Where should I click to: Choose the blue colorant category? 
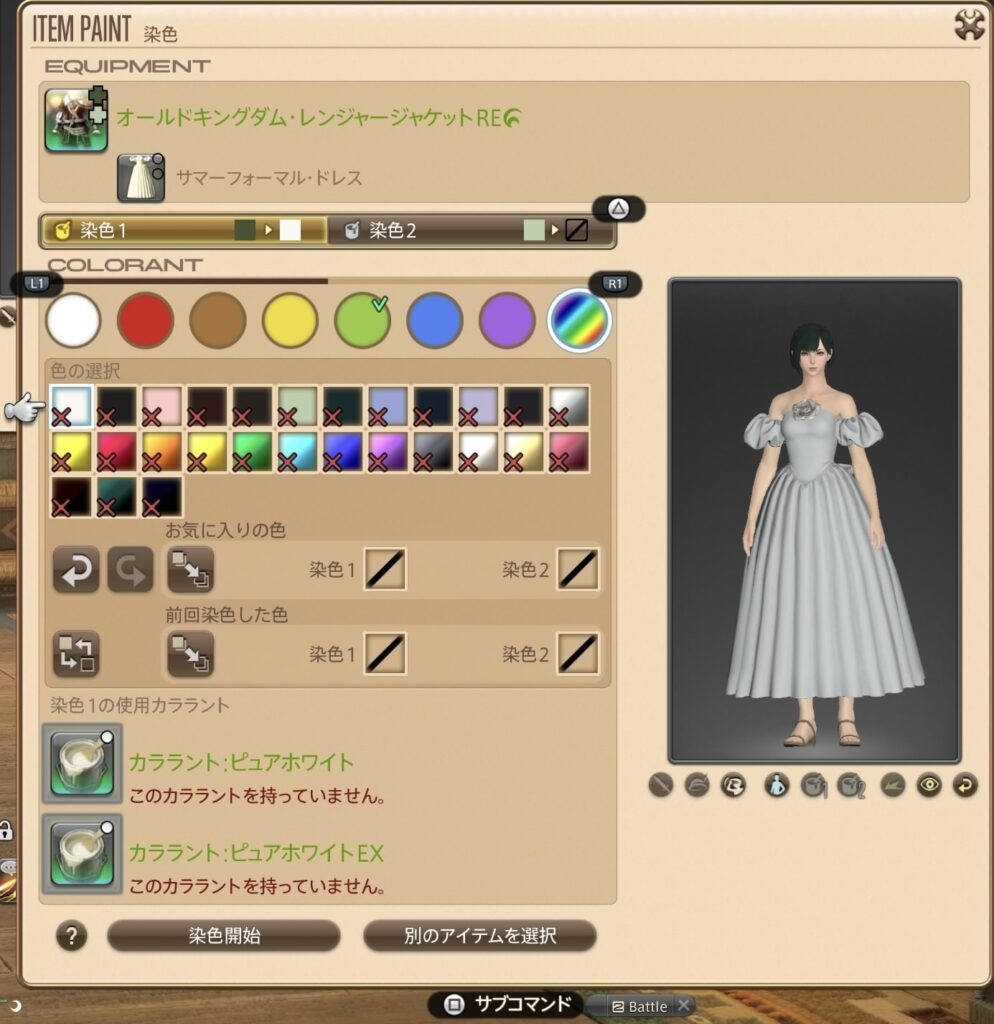[x=435, y=320]
